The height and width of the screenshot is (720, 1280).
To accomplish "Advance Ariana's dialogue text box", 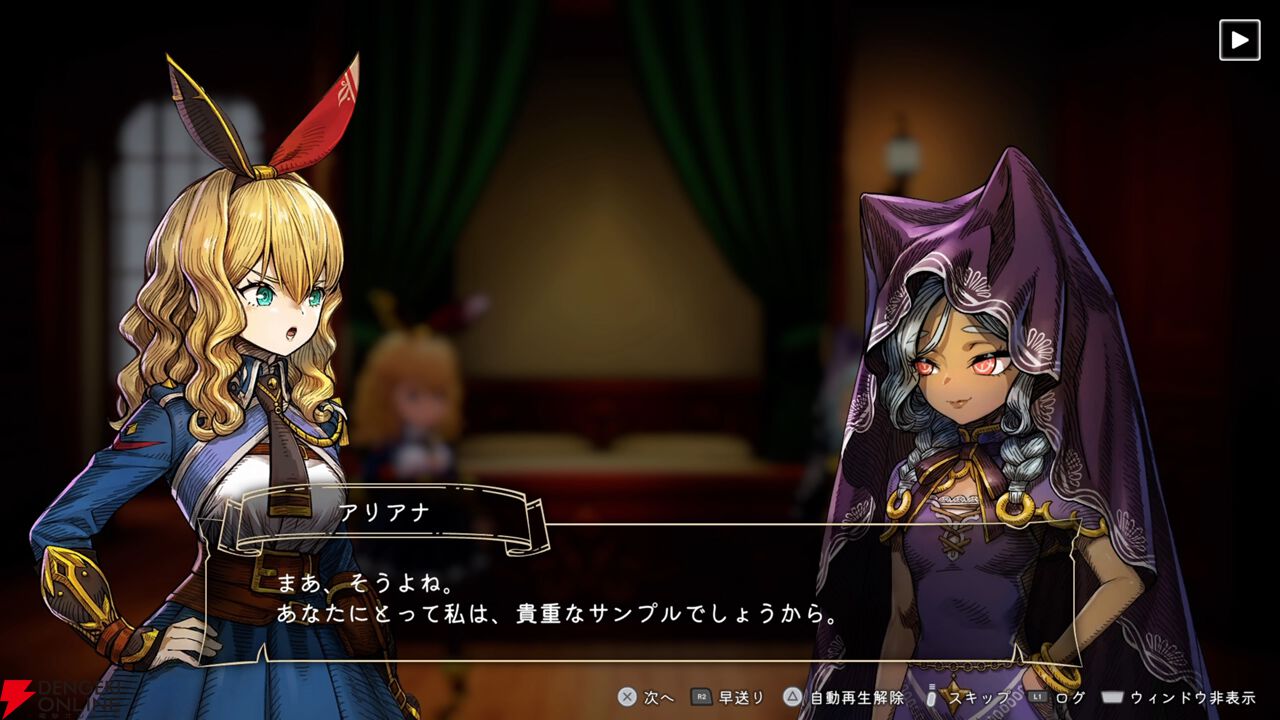I will 640,598.
